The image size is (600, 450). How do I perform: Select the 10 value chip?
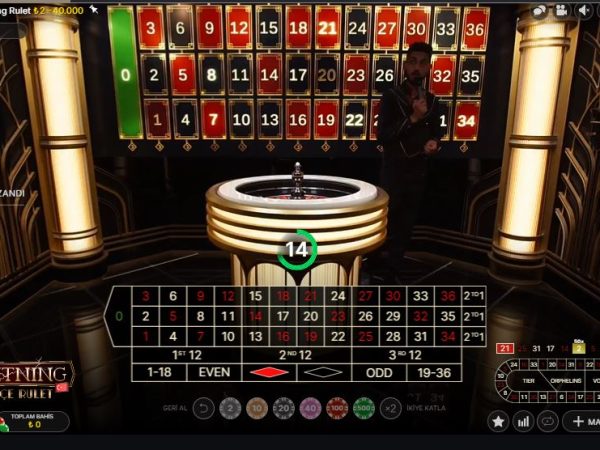coord(257,408)
